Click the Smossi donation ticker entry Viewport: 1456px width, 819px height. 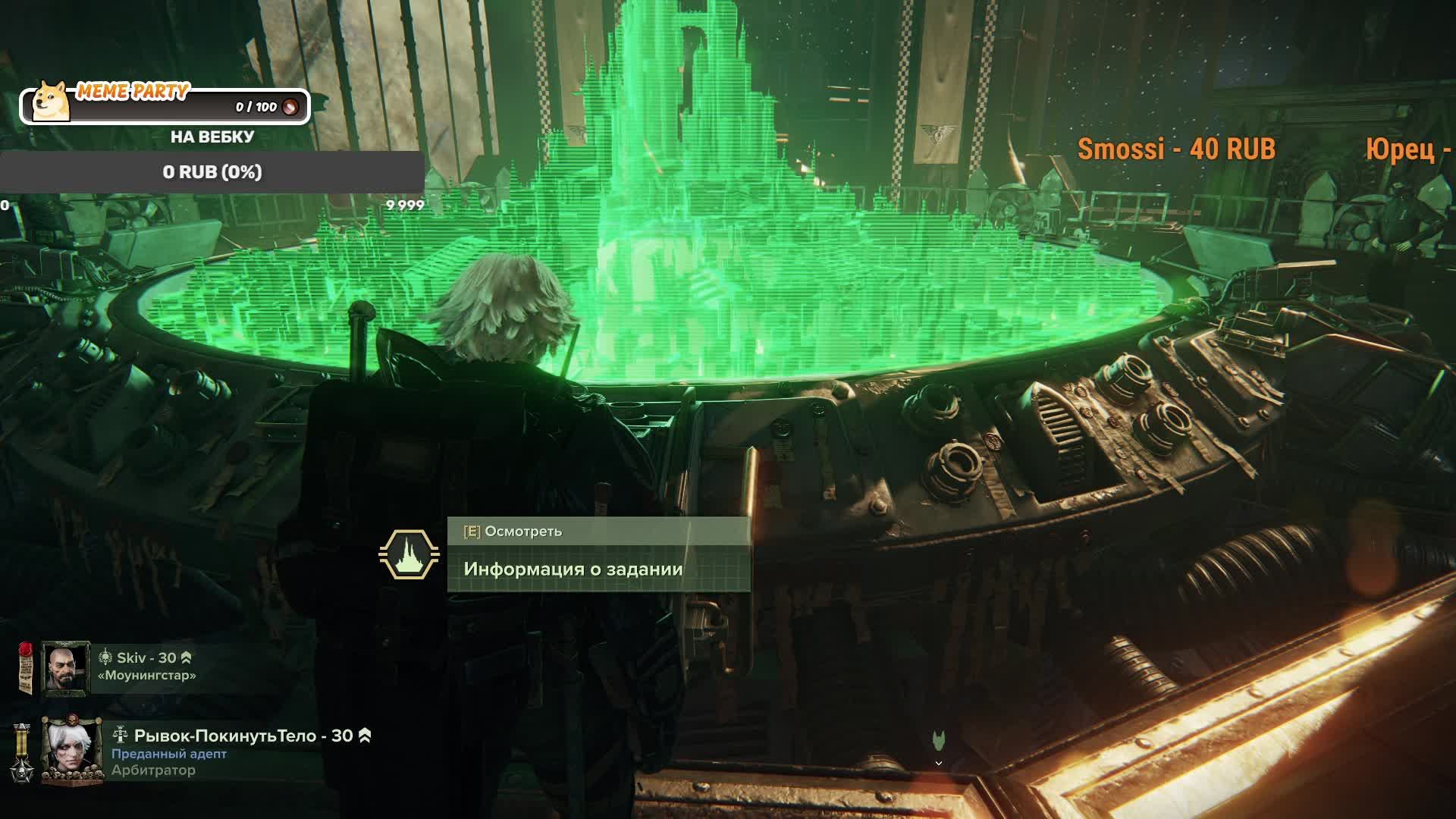pos(1176,149)
